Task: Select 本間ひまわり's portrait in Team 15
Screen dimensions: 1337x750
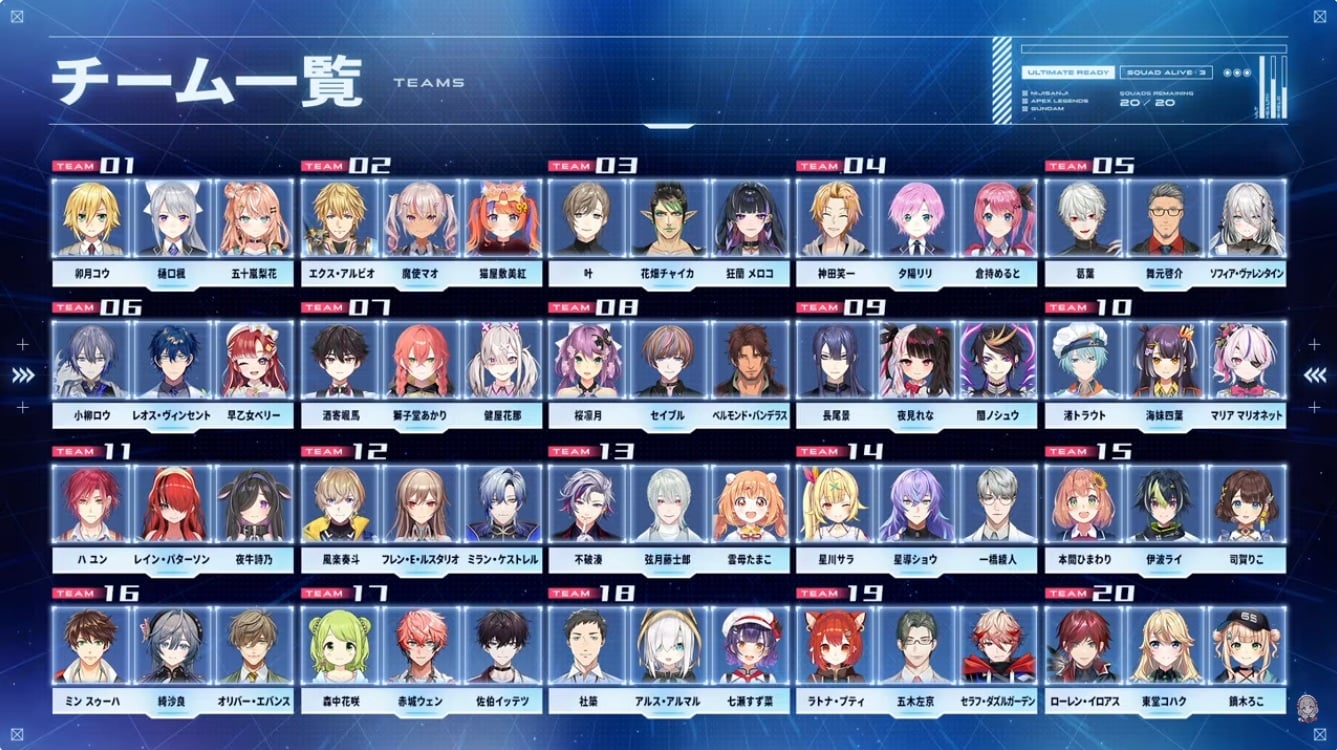Action: tap(1083, 504)
